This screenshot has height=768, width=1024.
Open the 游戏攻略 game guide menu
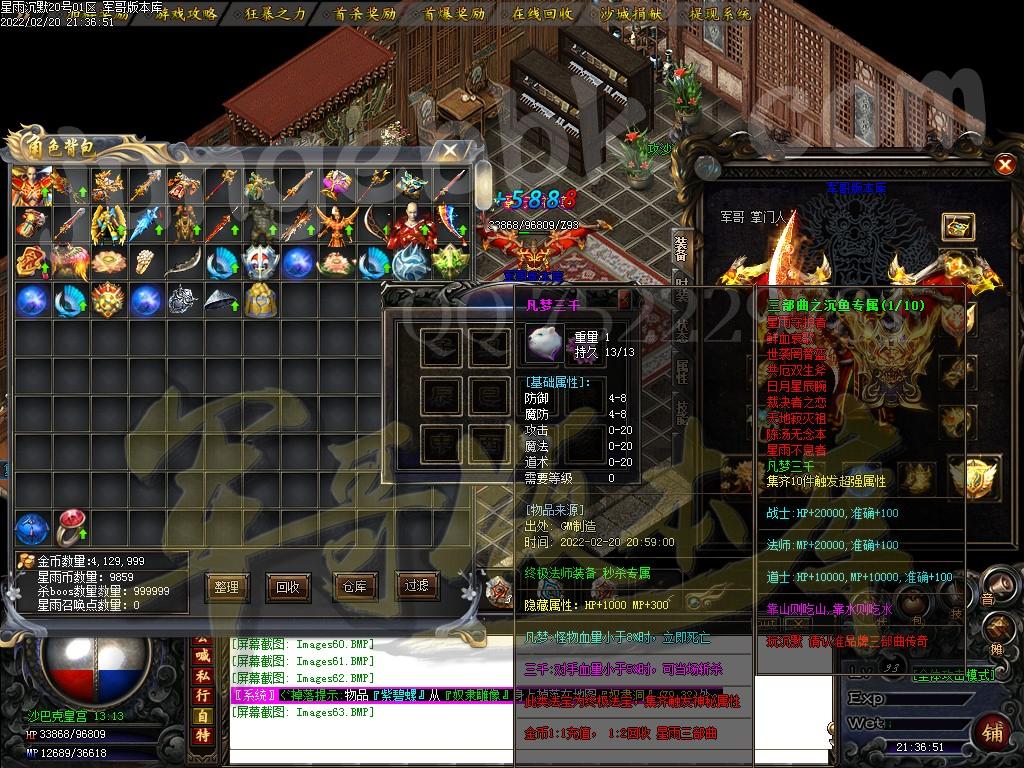click(183, 14)
